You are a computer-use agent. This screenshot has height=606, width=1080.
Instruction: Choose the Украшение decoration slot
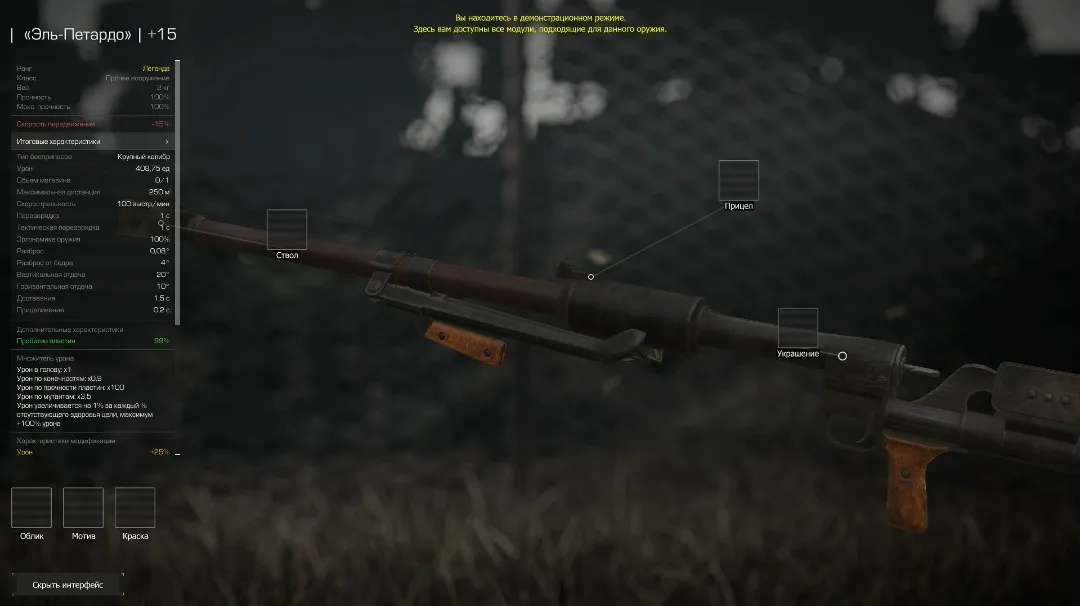(798, 328)
